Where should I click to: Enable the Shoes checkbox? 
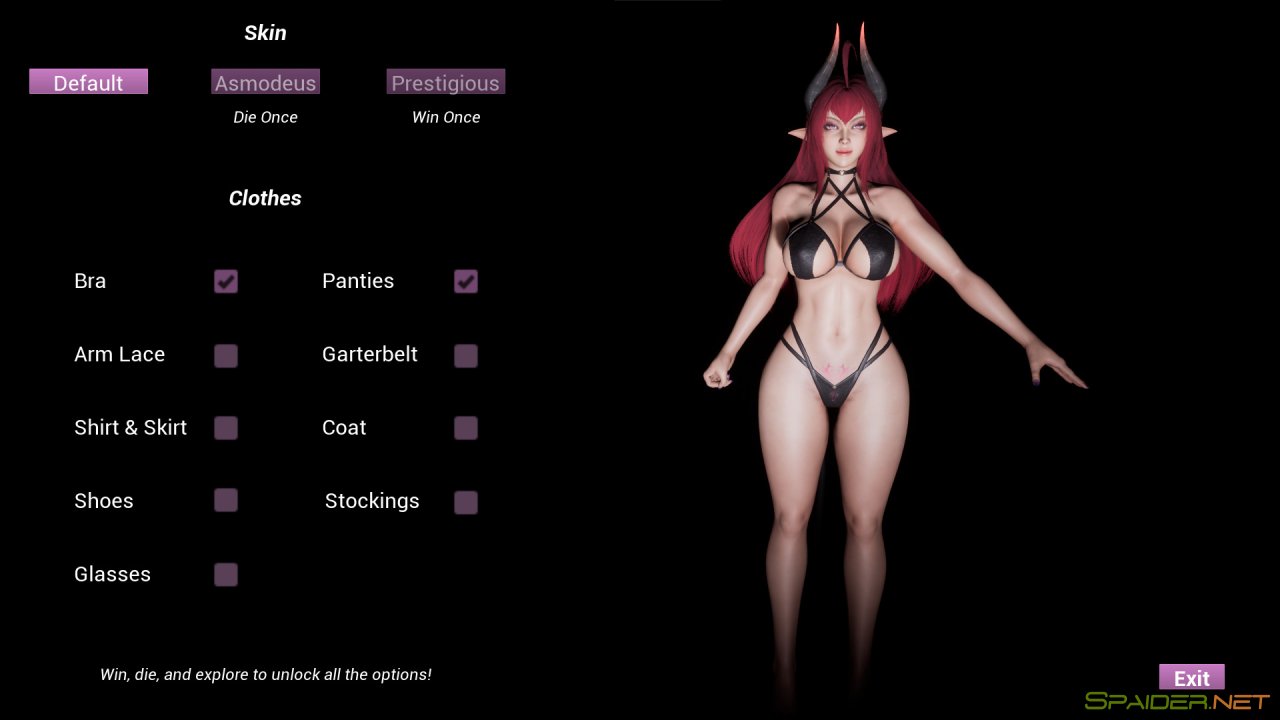point(226,501)
